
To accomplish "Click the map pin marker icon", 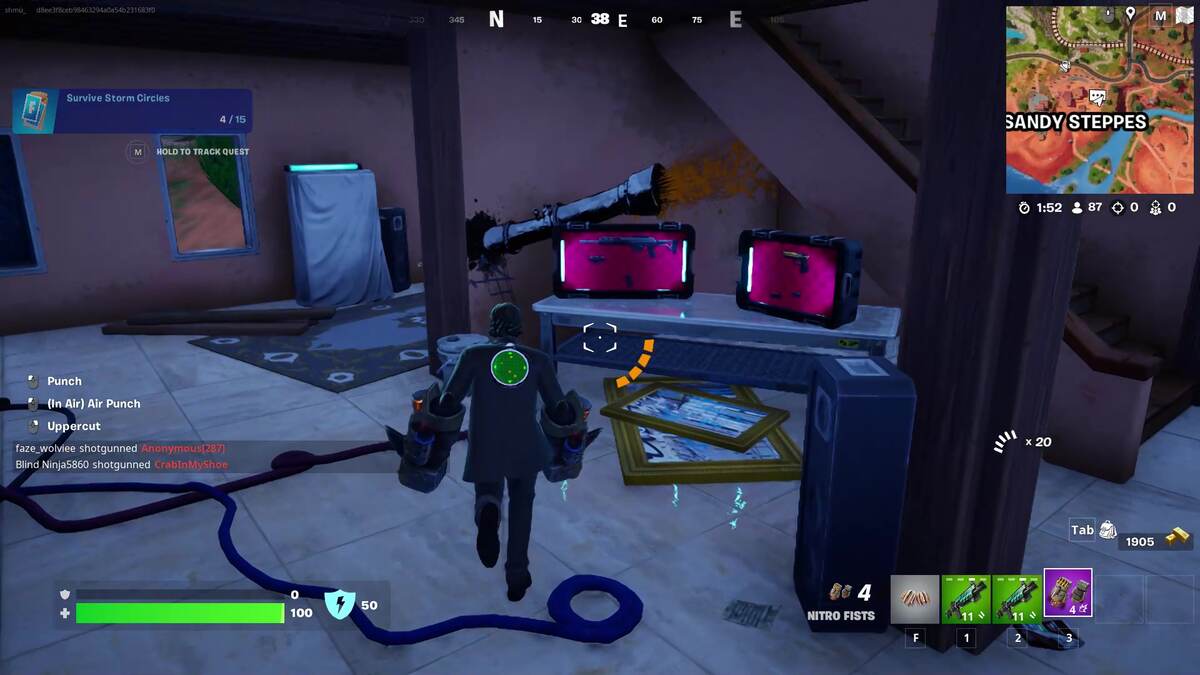I will pos(1131,14).
